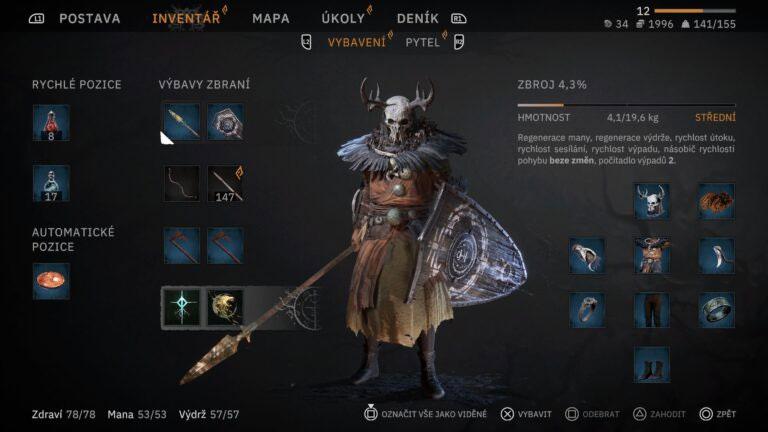Select the Inventář tab

pos(185,18)
